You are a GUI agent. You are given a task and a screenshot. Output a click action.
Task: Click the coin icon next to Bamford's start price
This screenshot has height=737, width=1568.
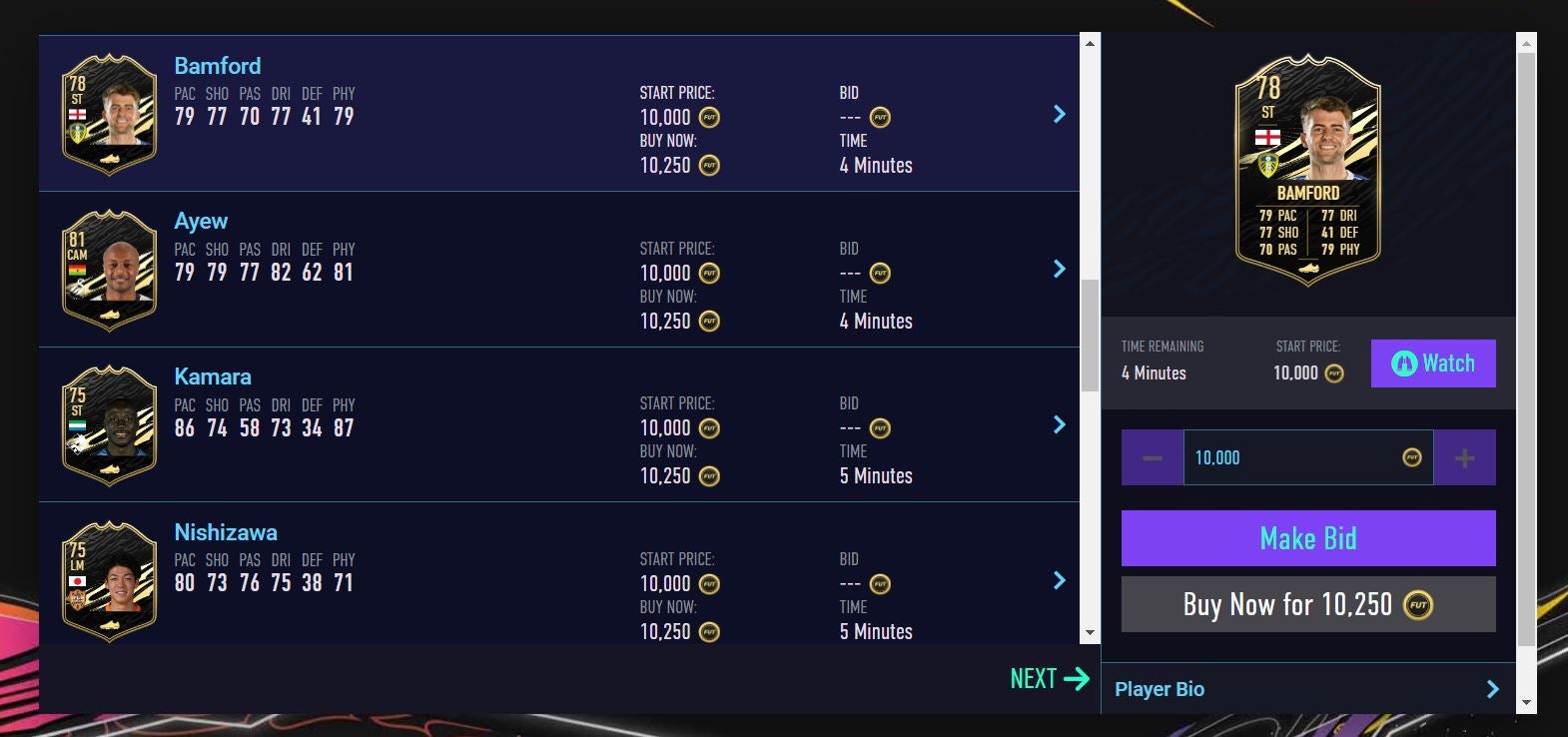(x=708, y=118)
